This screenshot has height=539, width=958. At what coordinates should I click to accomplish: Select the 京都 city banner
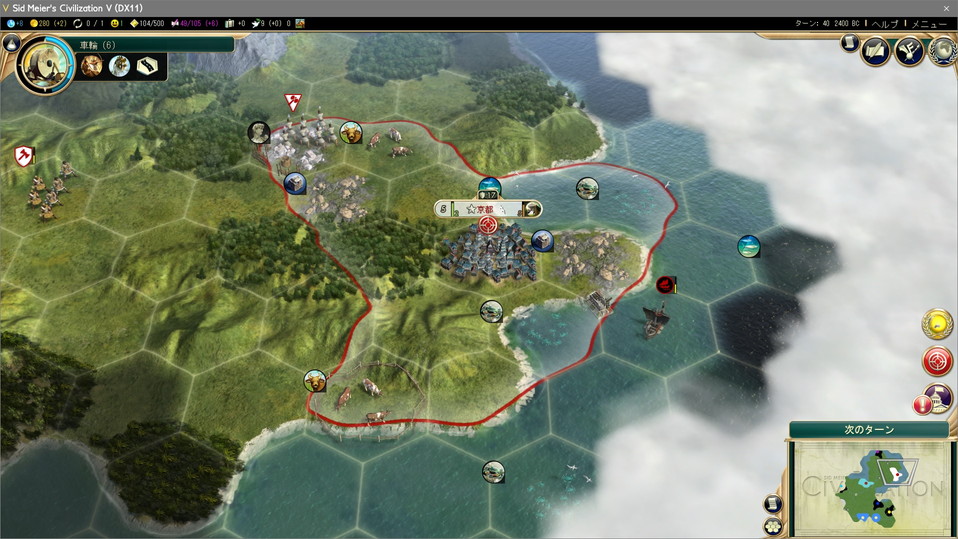(x=489, y=208)
